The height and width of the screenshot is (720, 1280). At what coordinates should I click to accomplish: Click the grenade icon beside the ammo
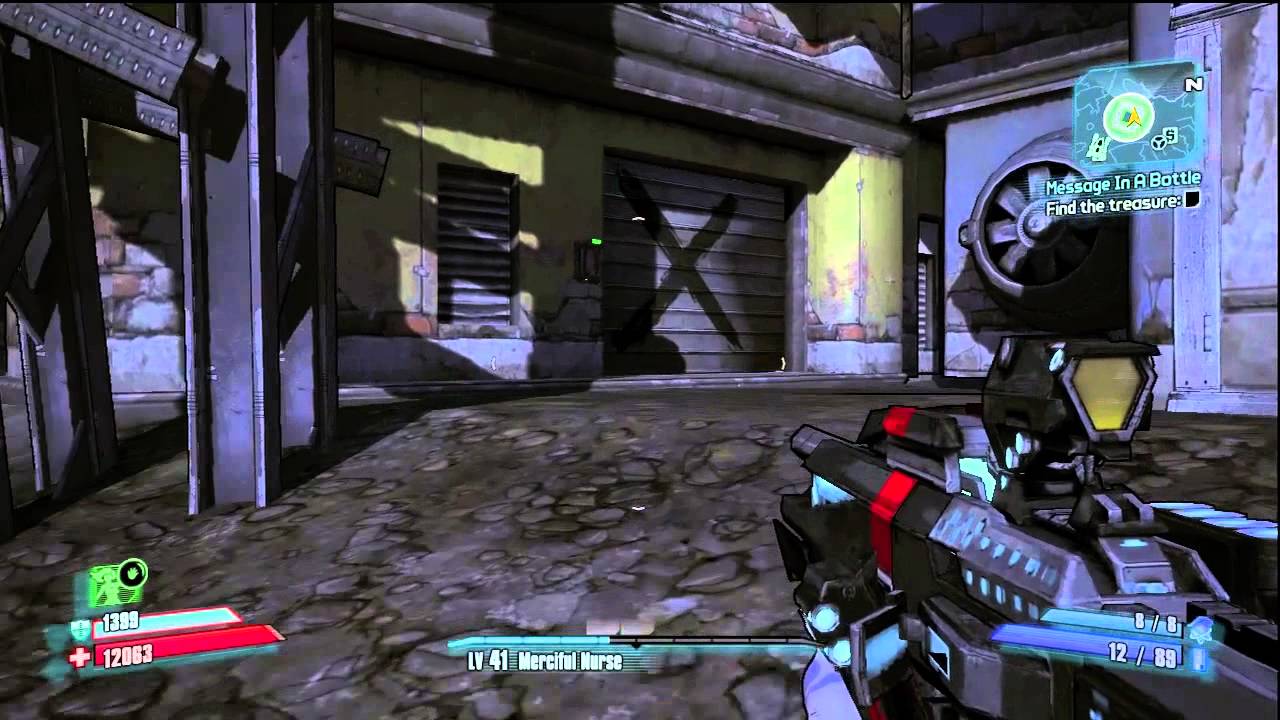click(1201, 628)
